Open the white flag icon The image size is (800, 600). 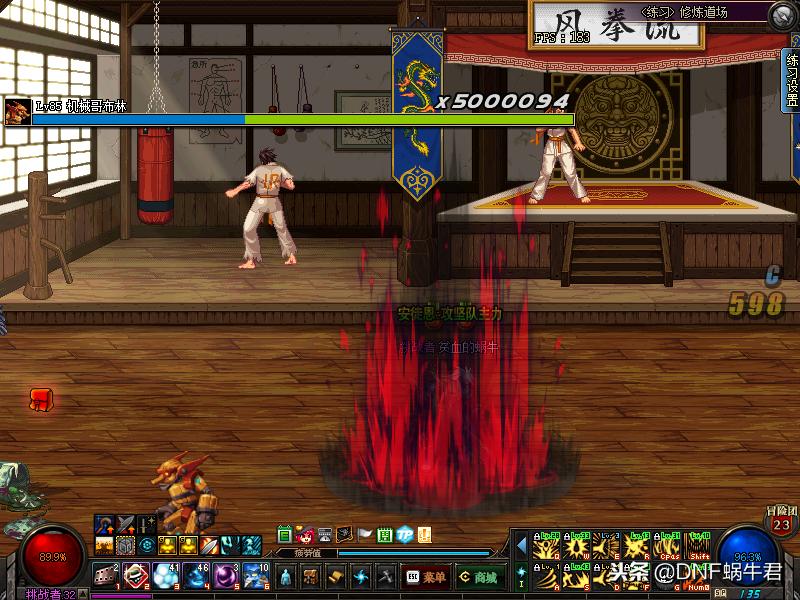[x=365, y=534]
